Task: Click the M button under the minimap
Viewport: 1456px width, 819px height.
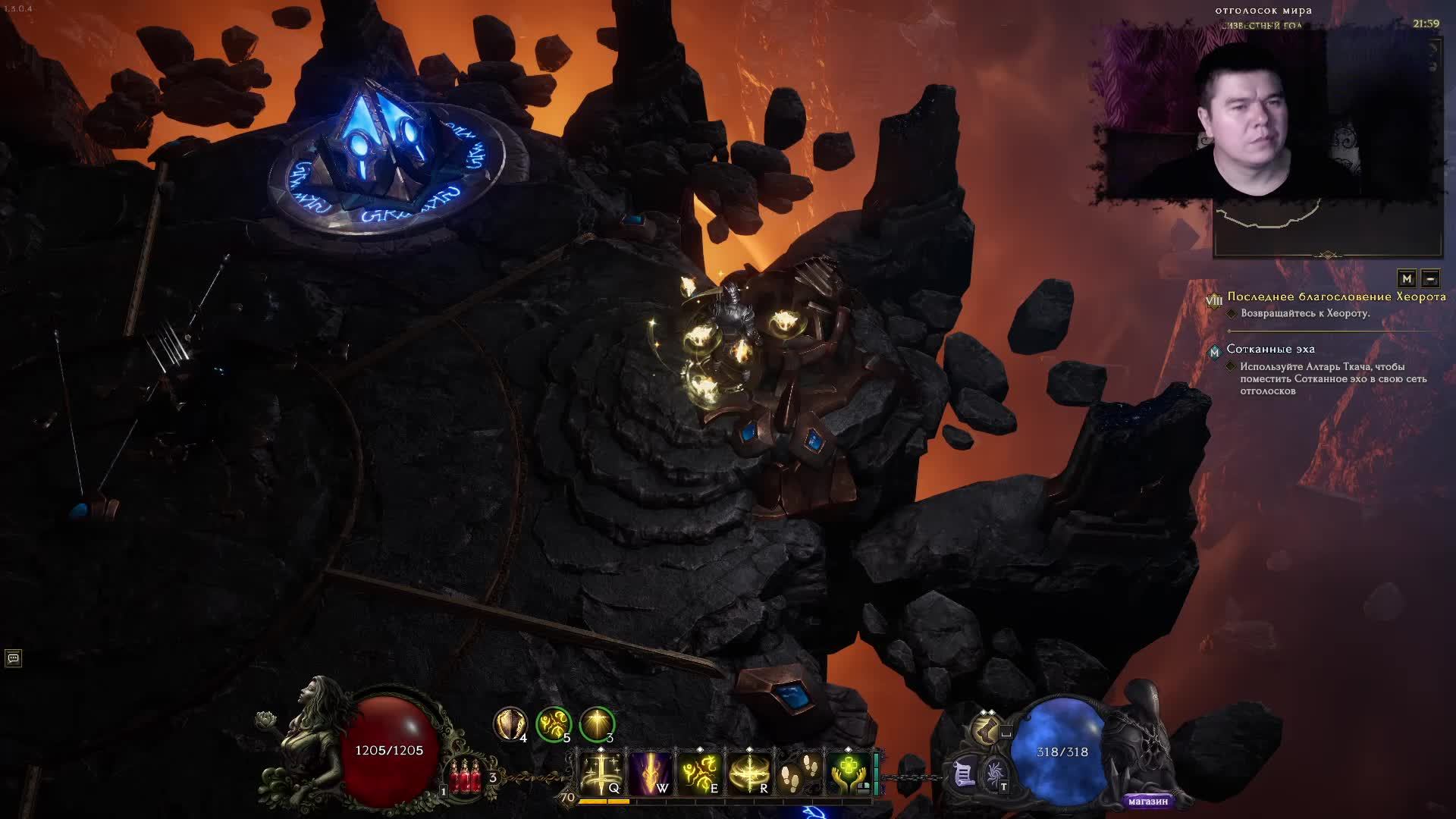Action: 1407,278
